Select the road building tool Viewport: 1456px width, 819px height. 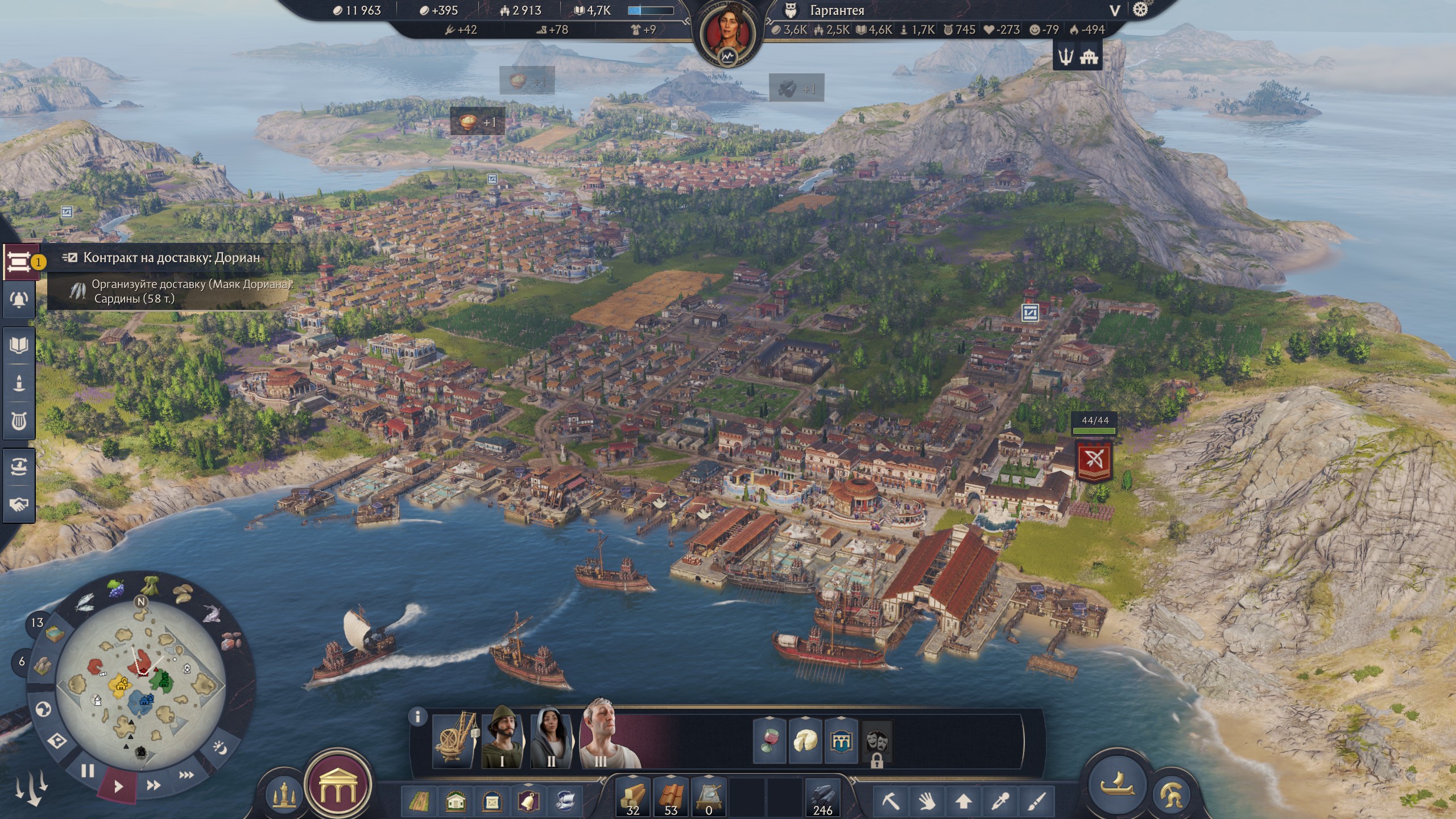click(419, 802)
